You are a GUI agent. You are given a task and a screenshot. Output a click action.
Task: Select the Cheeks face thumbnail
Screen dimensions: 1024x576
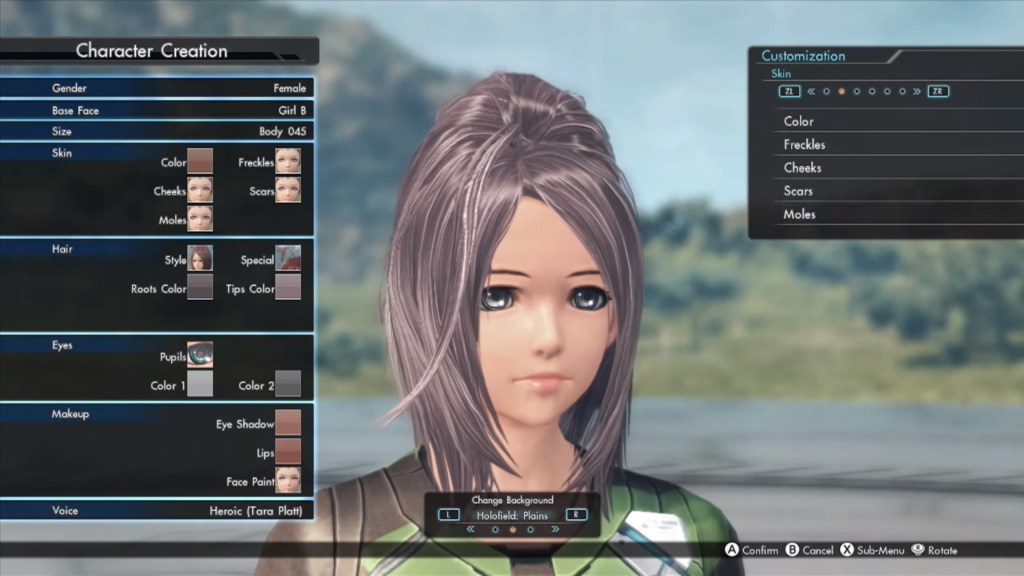tap(200, 190)
